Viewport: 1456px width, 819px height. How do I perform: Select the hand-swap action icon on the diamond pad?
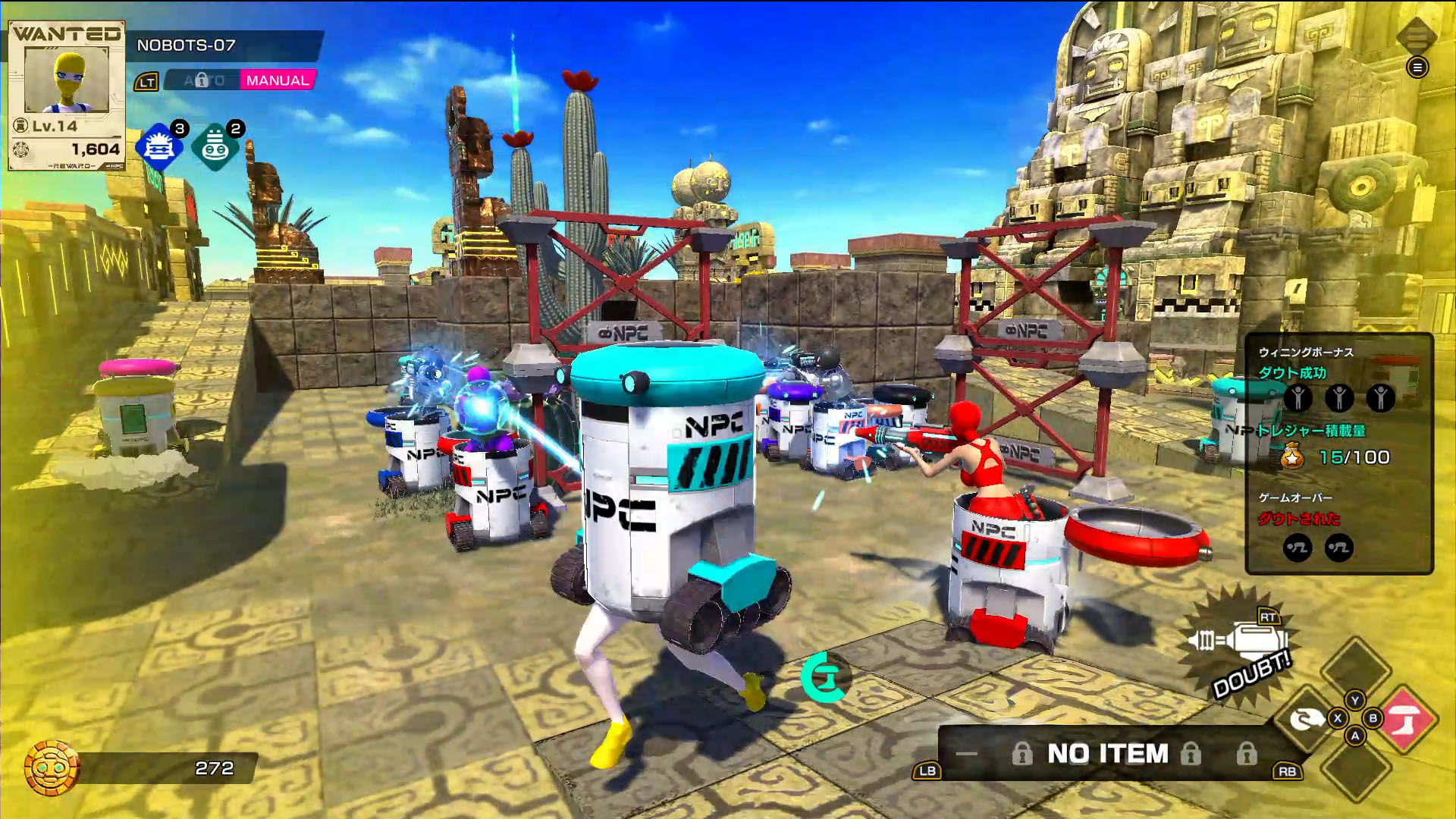[x=1306, y=717]
